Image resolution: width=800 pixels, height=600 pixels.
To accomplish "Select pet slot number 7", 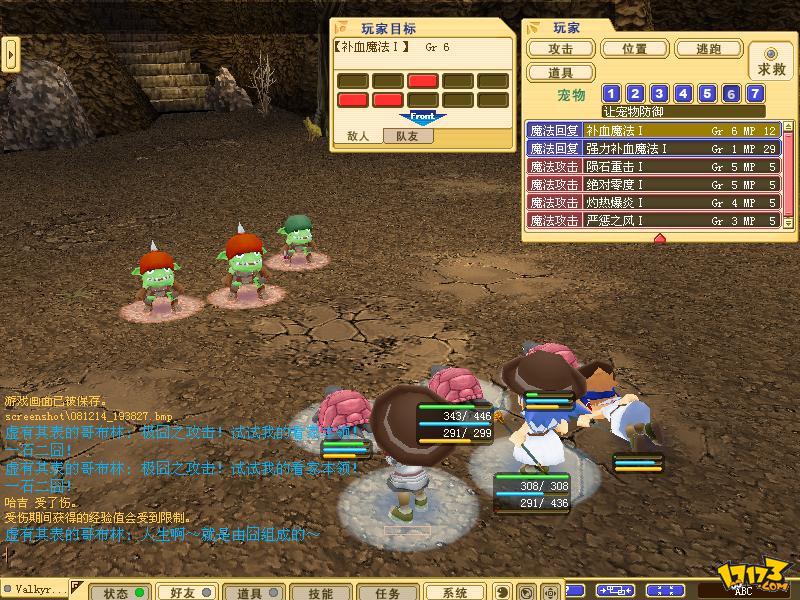I will 756,94.
